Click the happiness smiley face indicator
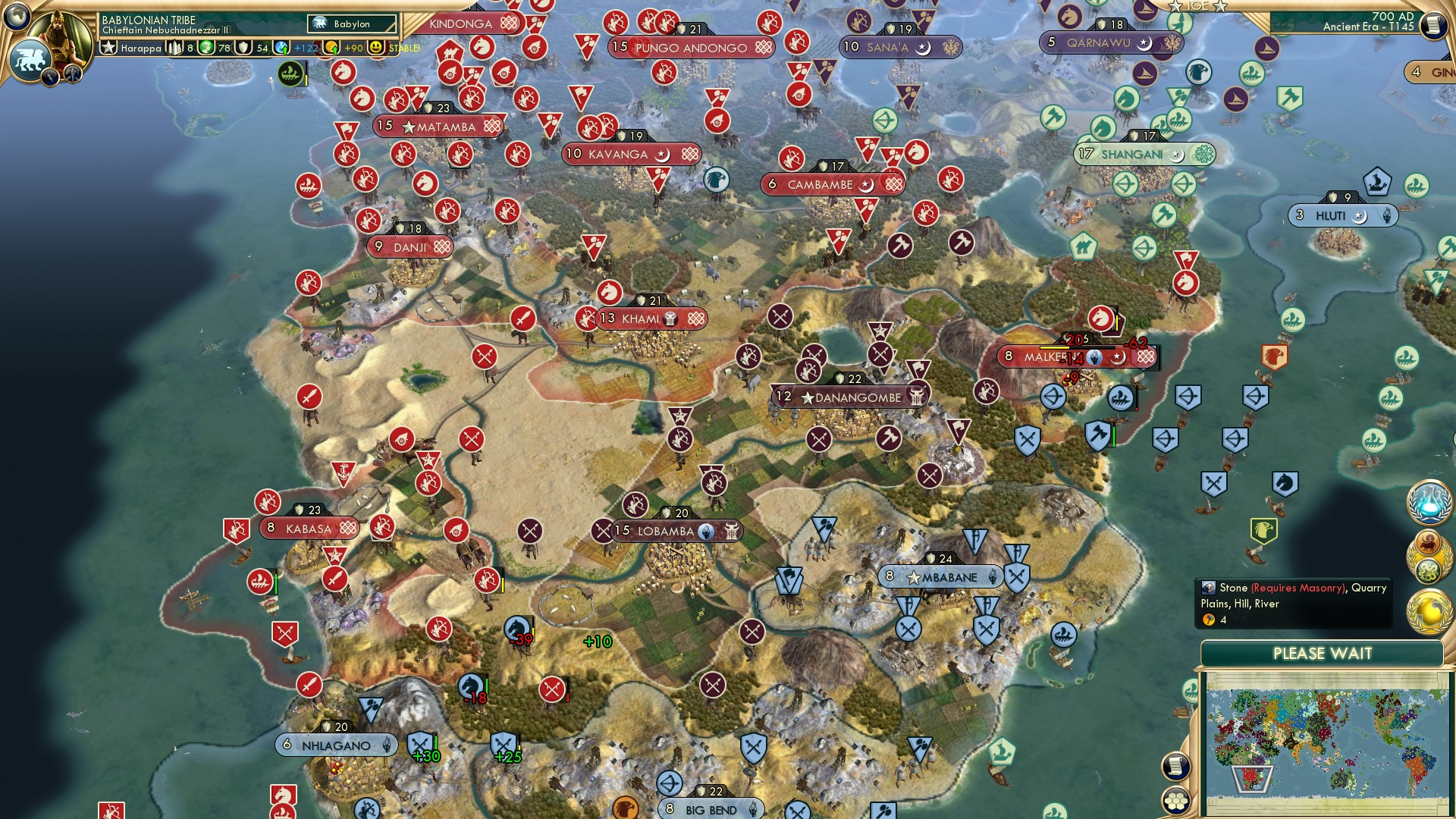This screenshot has height=819, width=1456. pyautogui.click(x=377, y=46)
